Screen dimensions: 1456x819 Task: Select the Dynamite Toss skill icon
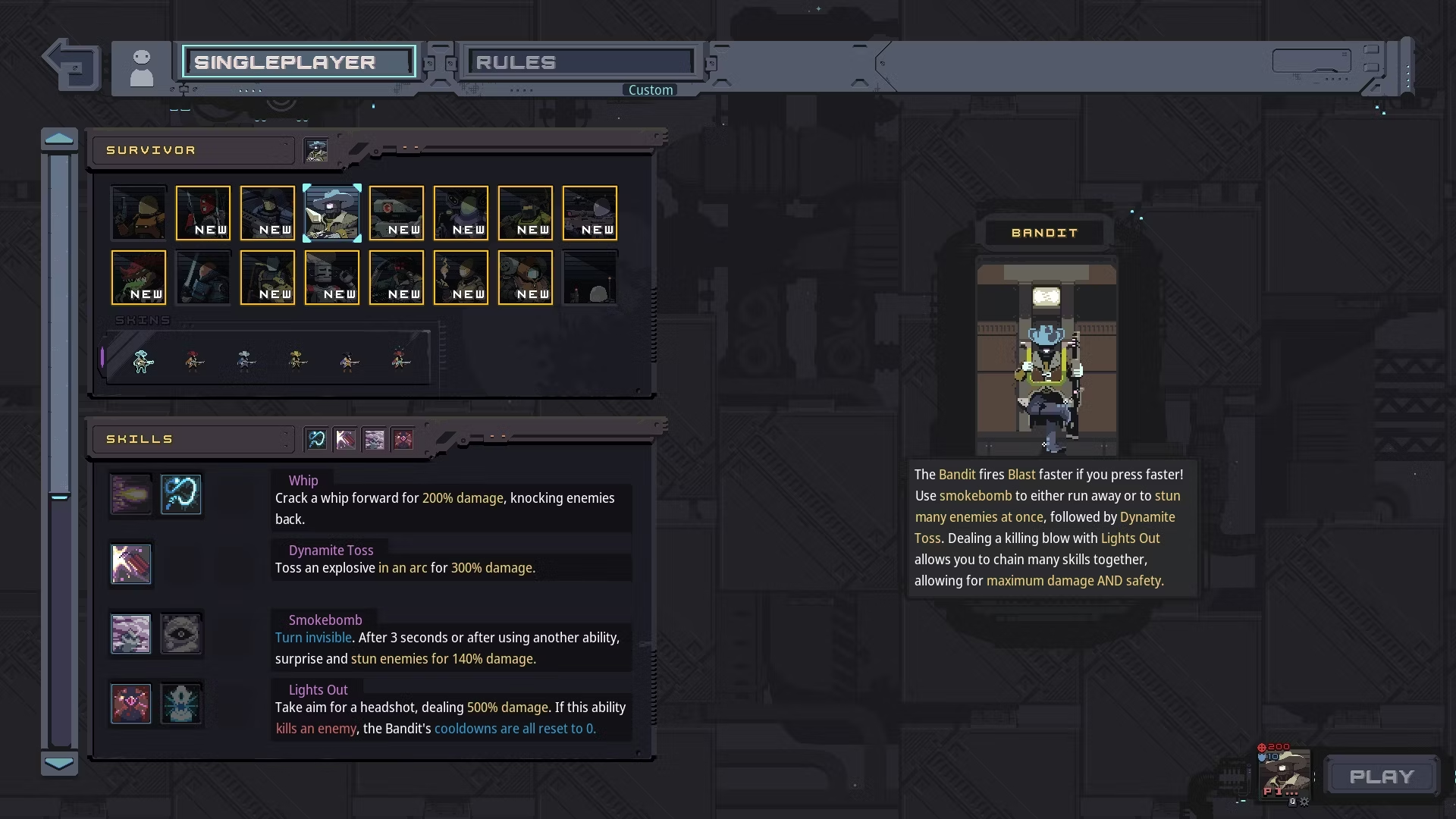click(131, 564)
